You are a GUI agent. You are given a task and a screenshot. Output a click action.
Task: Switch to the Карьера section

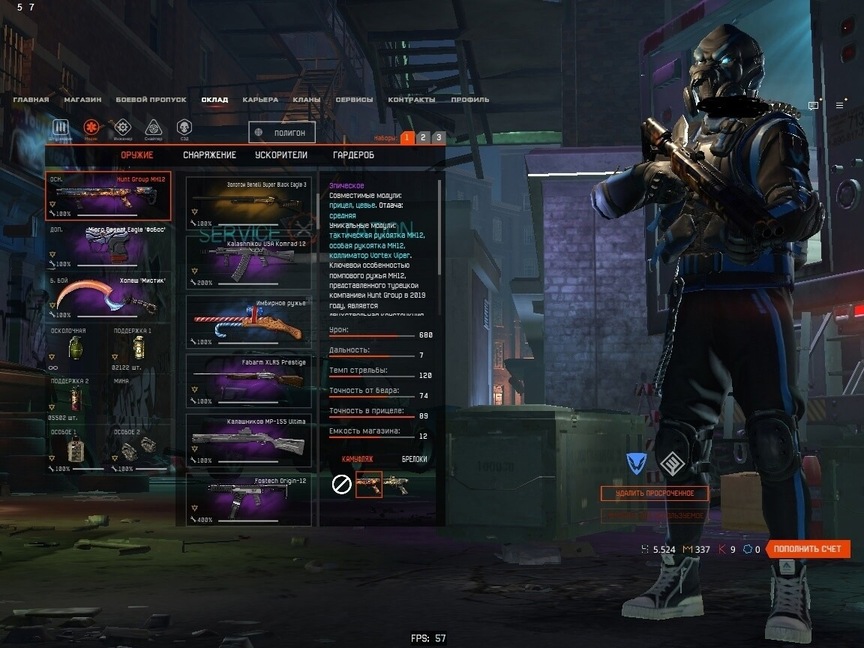pos(260,100)
